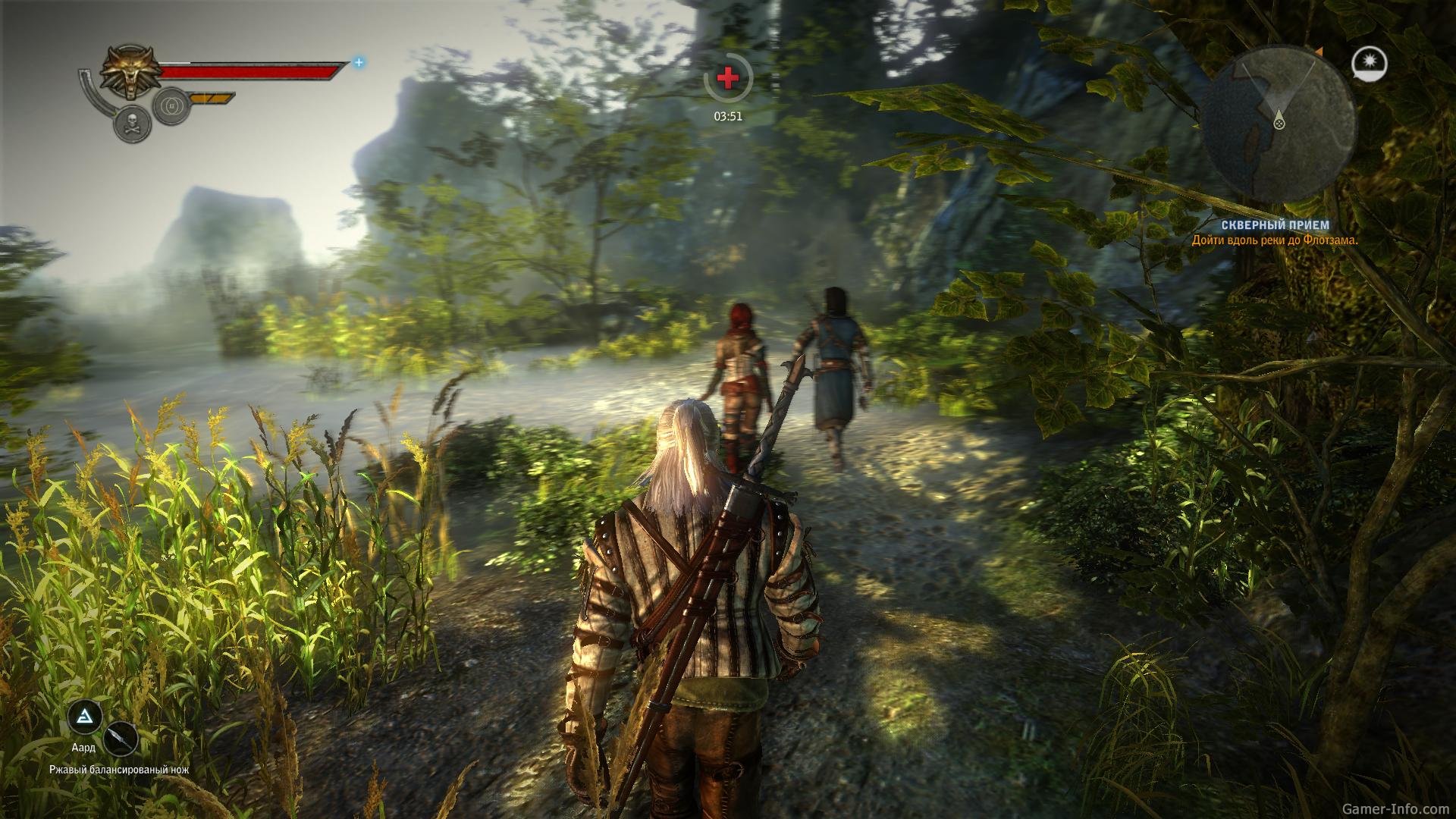Open the Скверный прием quest tracker
This screenshot has height=819, width=1456.
coord(1274,225)
